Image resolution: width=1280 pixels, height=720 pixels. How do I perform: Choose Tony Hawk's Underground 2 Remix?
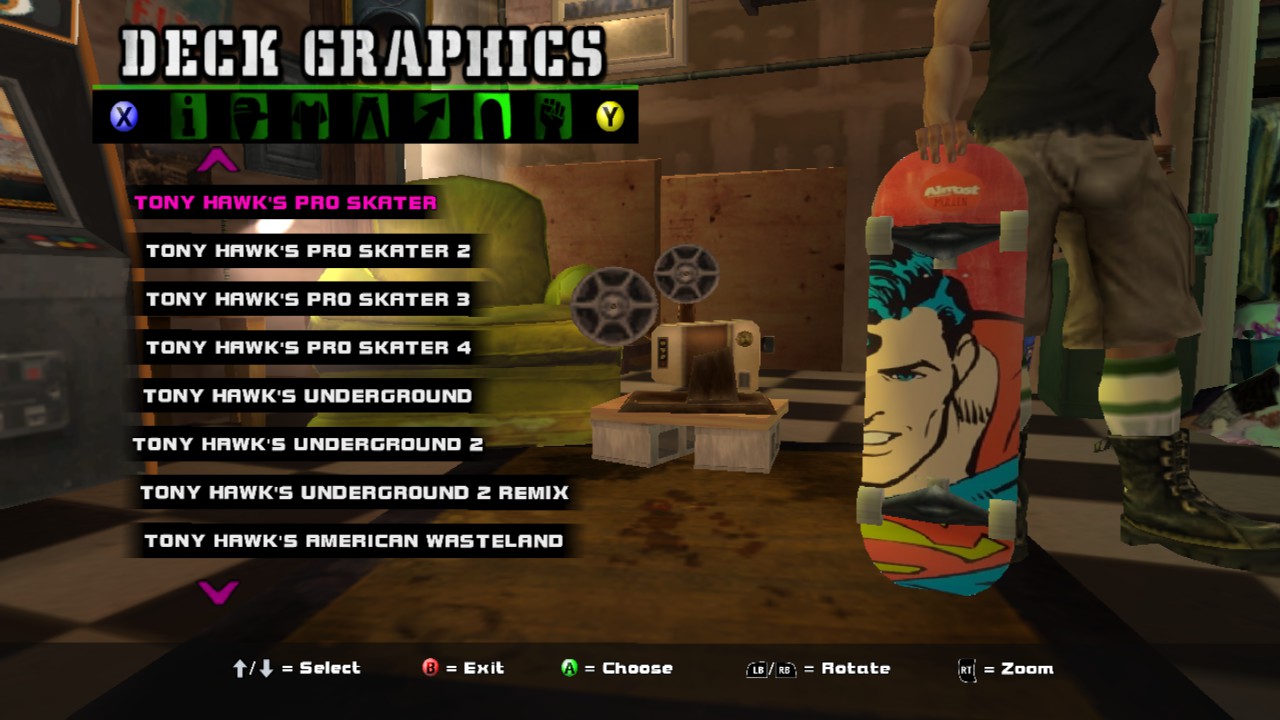pyautogui.click(x=354, y=492)
